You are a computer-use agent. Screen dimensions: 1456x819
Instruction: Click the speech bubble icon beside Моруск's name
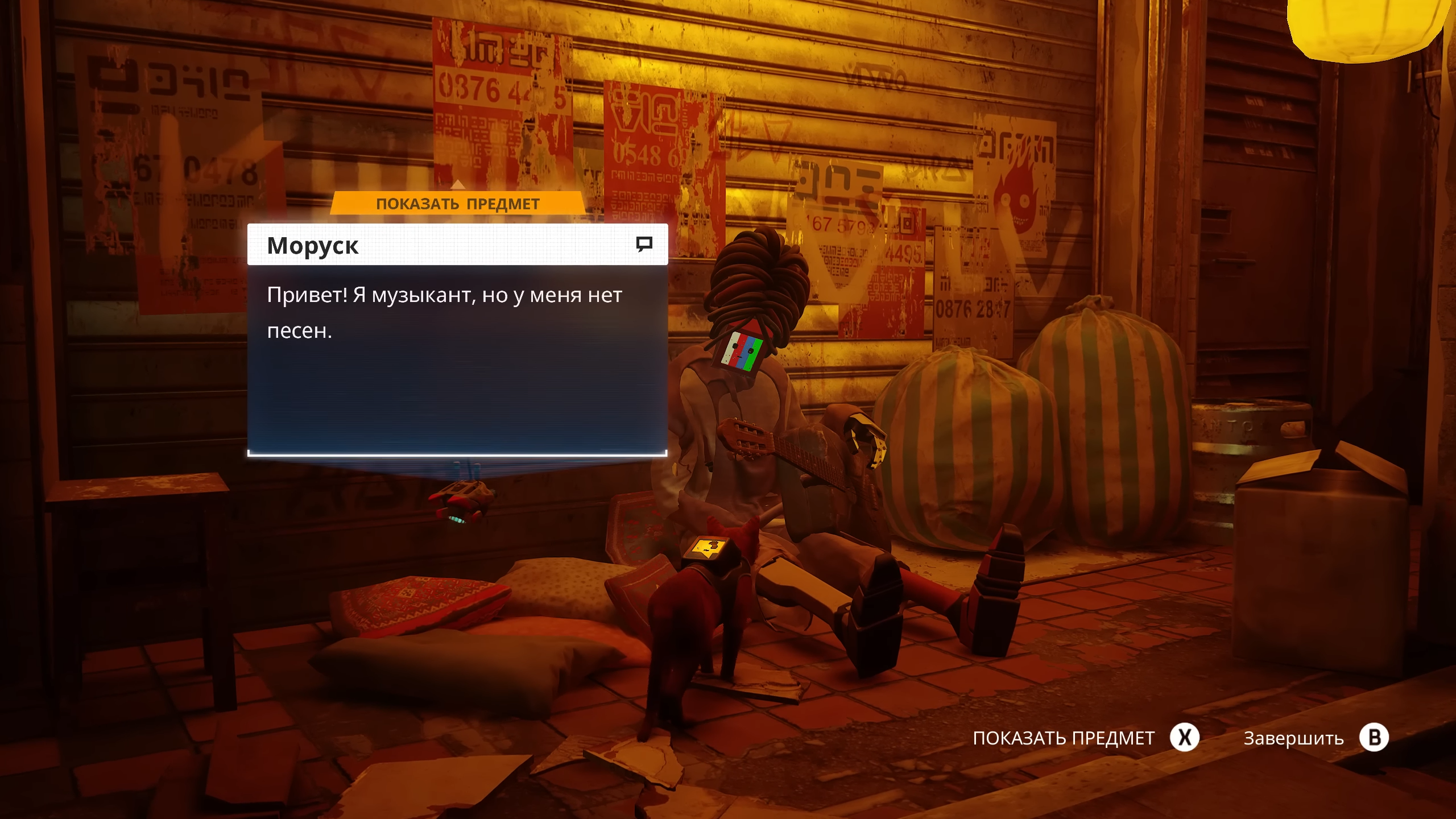point(644,245)
